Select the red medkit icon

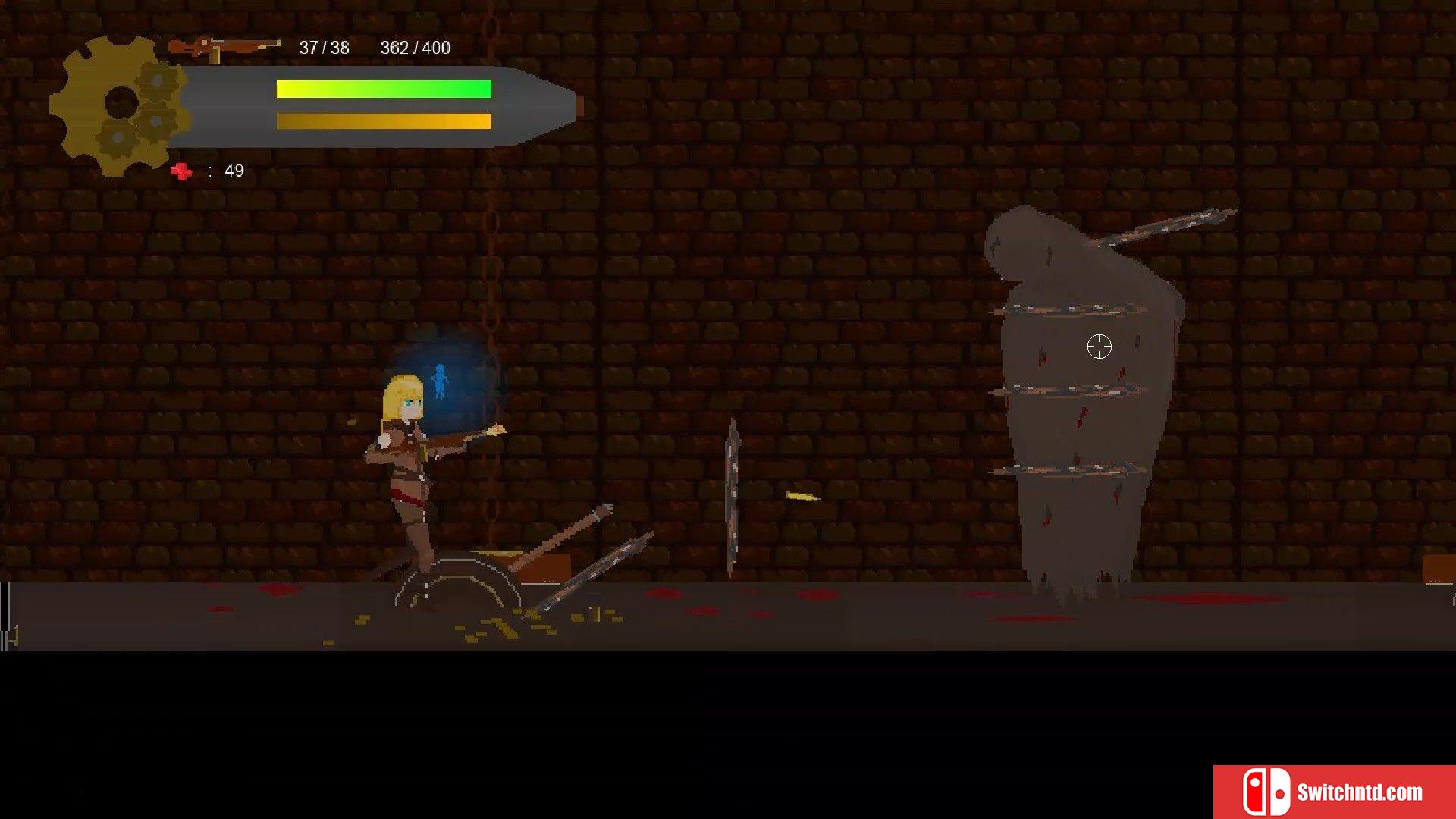click(x=181, y=171)
